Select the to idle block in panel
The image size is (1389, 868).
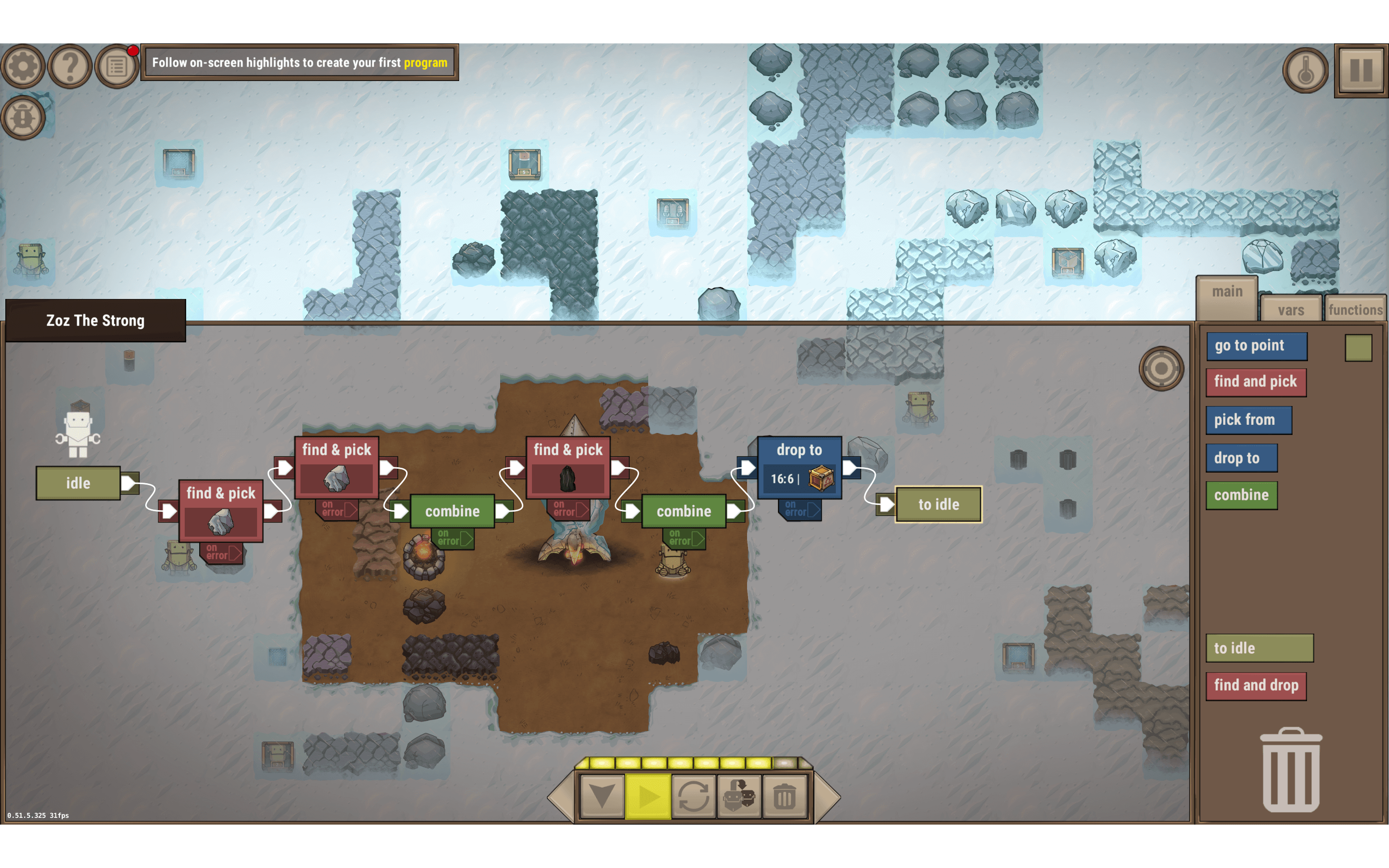click(x=1260, y=648)
